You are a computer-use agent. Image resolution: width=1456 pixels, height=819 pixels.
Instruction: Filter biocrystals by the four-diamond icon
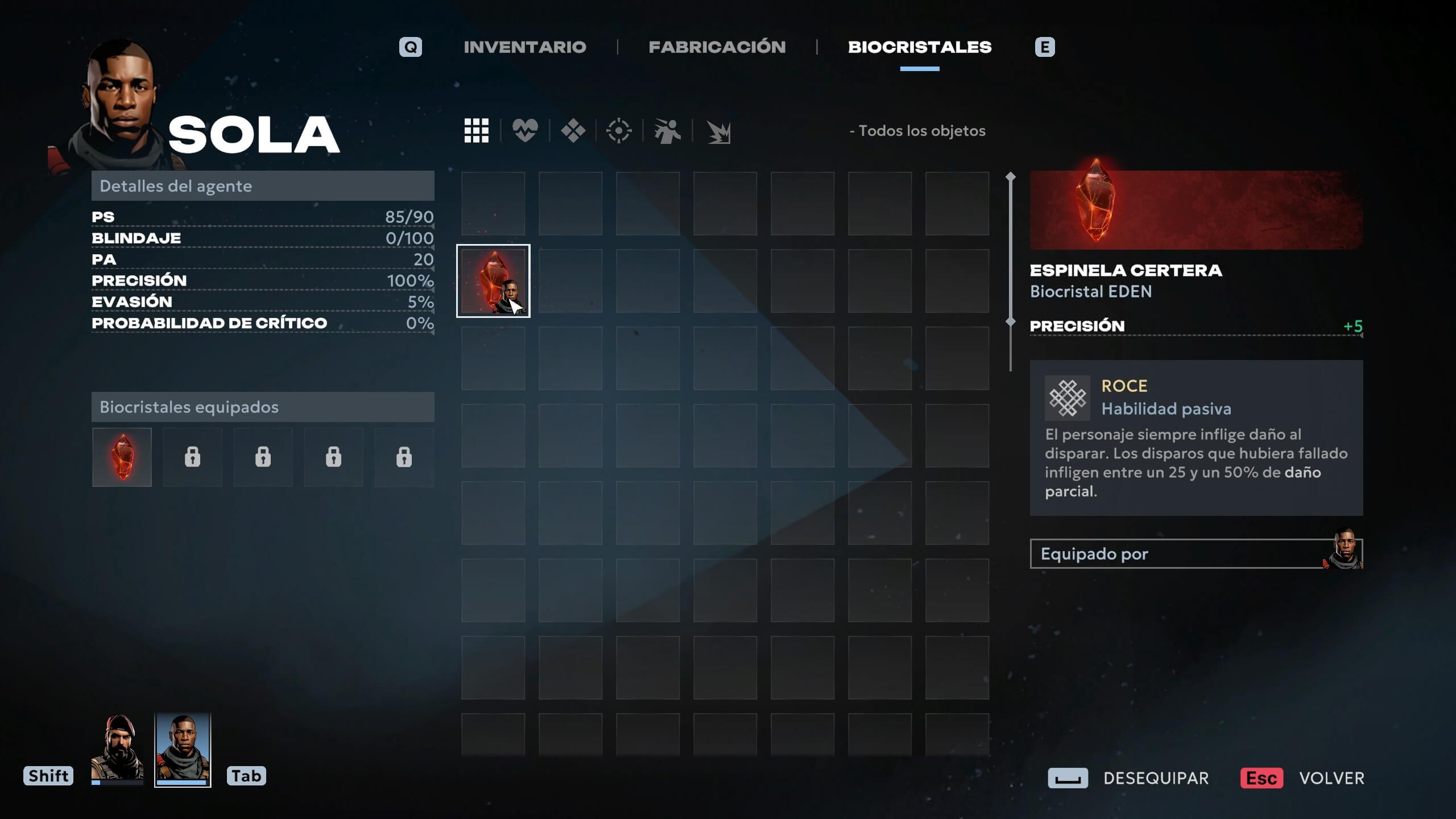click(x=573, y=131)
